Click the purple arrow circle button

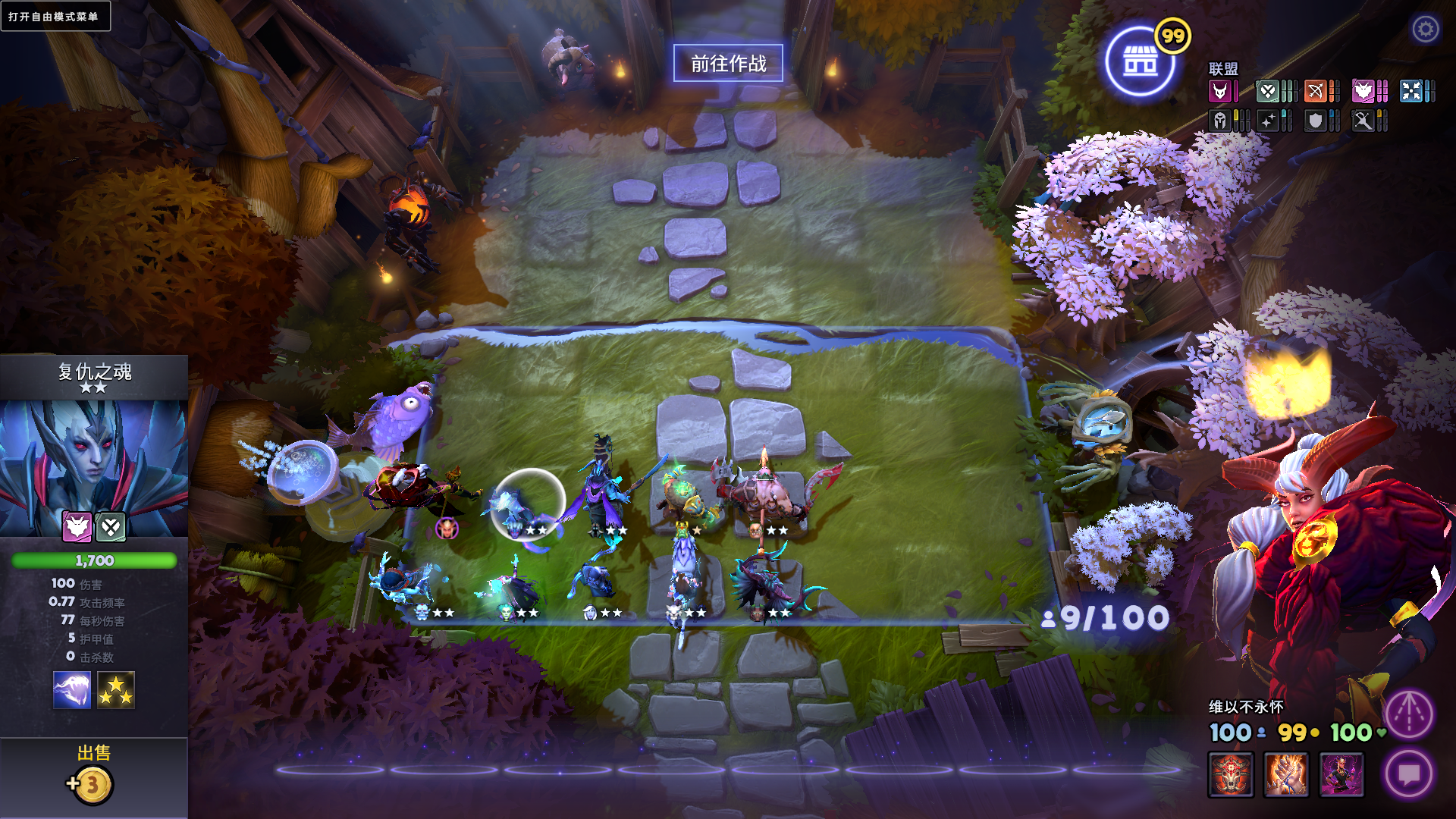tap(1409, 714)
